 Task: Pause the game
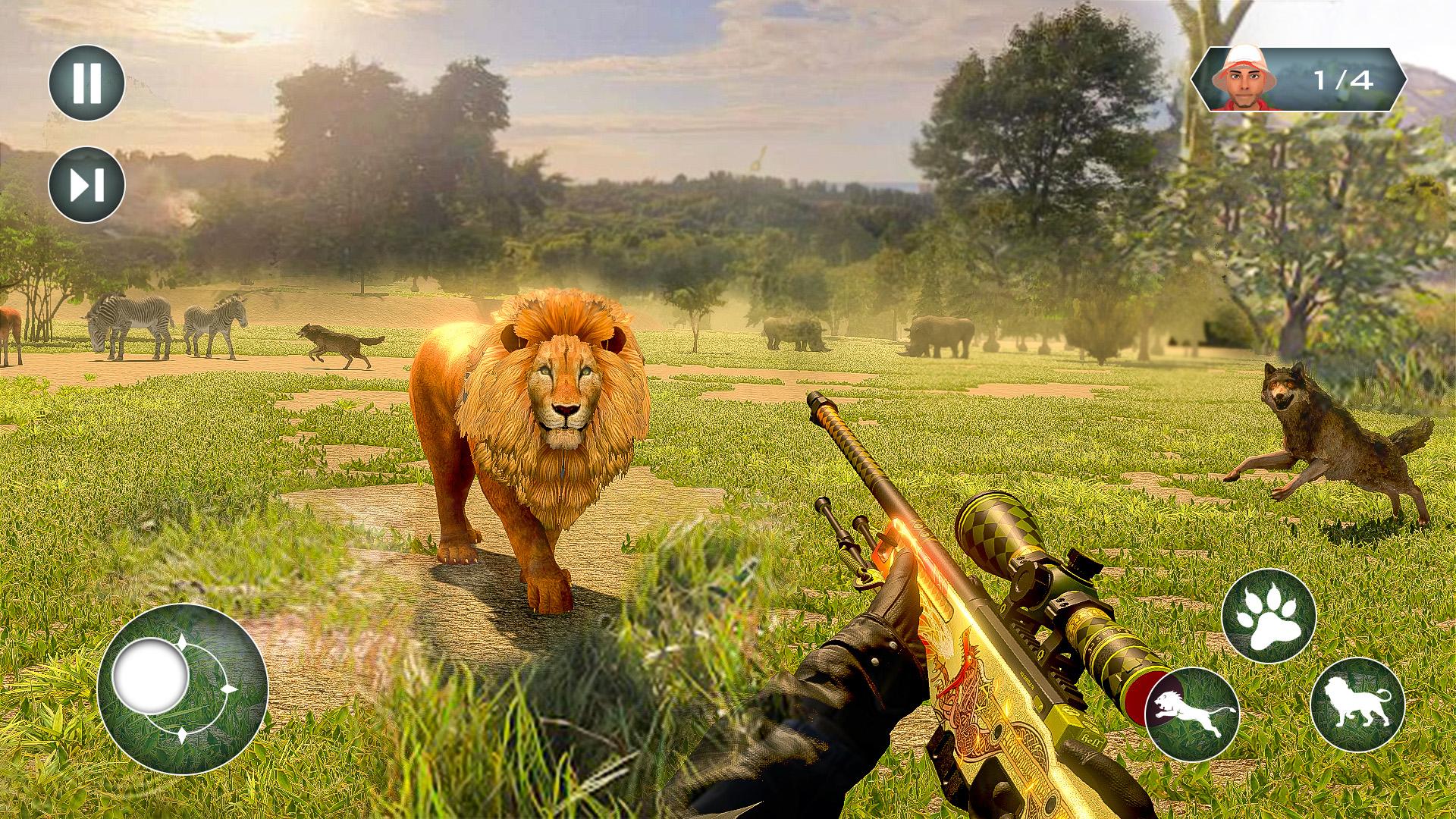(x=86, y=83)
